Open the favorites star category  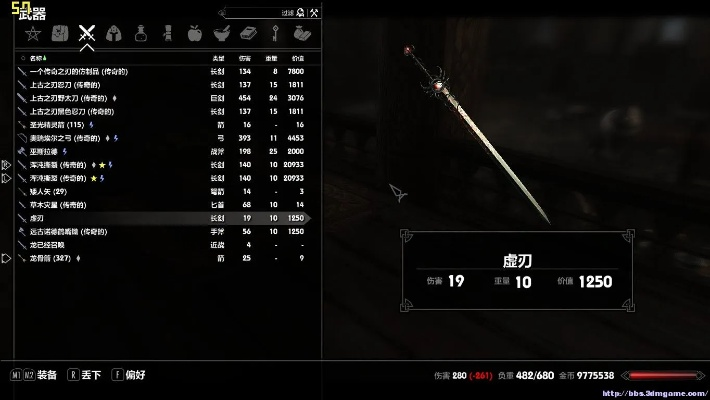[33, 35]
